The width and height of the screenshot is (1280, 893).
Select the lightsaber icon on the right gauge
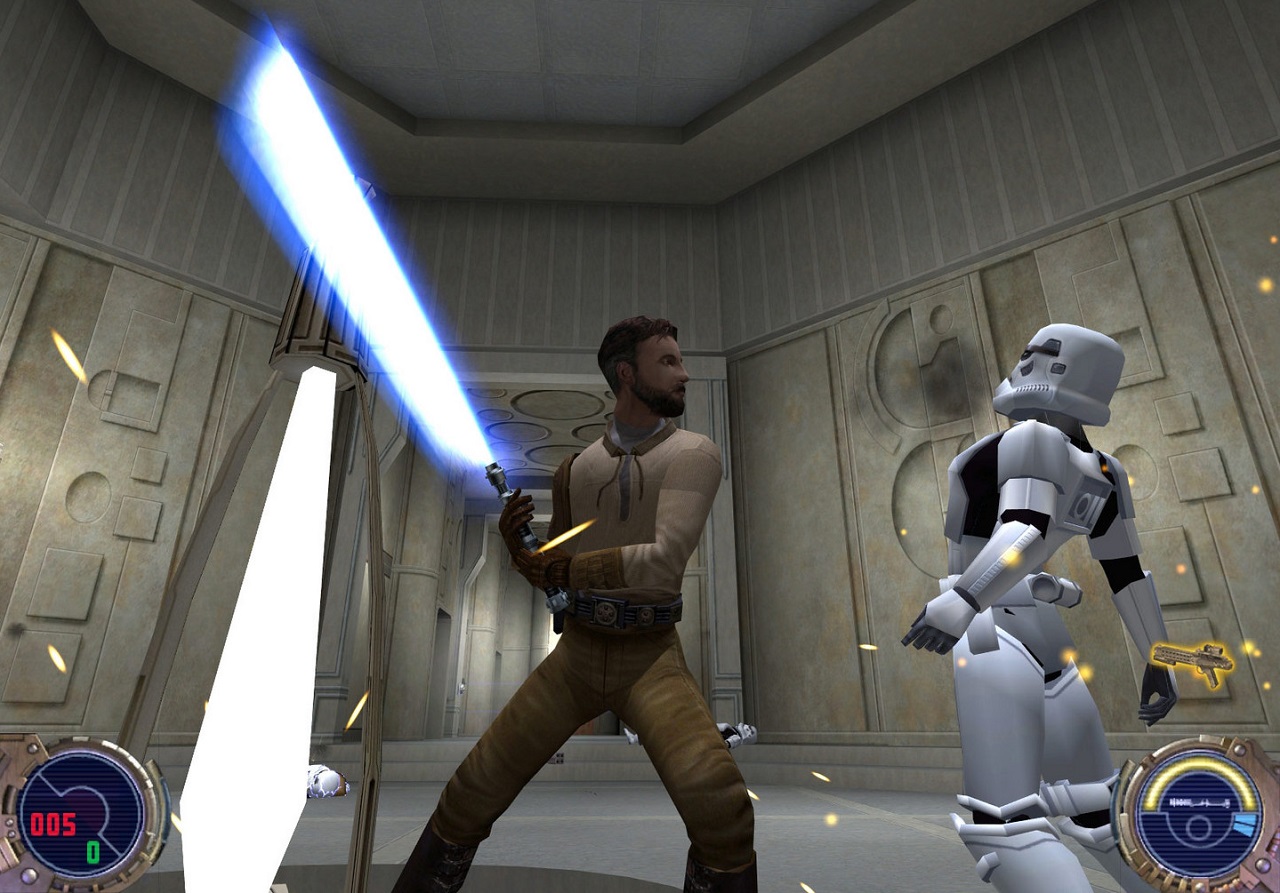click(1200, 801)
